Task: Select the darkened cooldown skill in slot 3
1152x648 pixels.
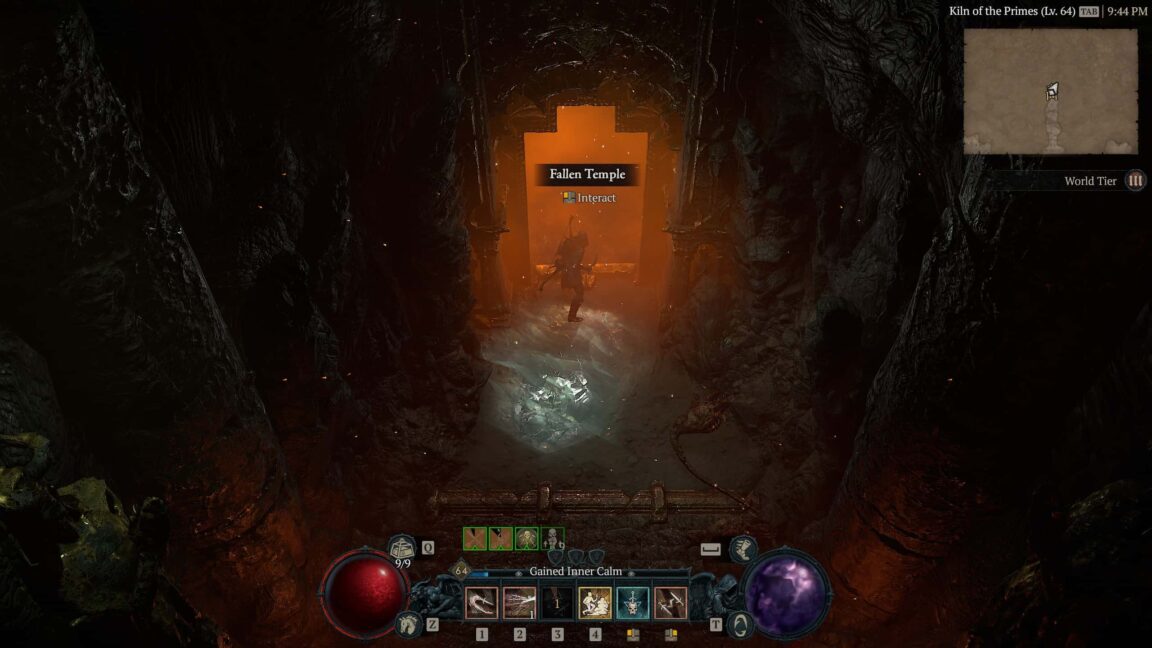Action: (557, 603)
